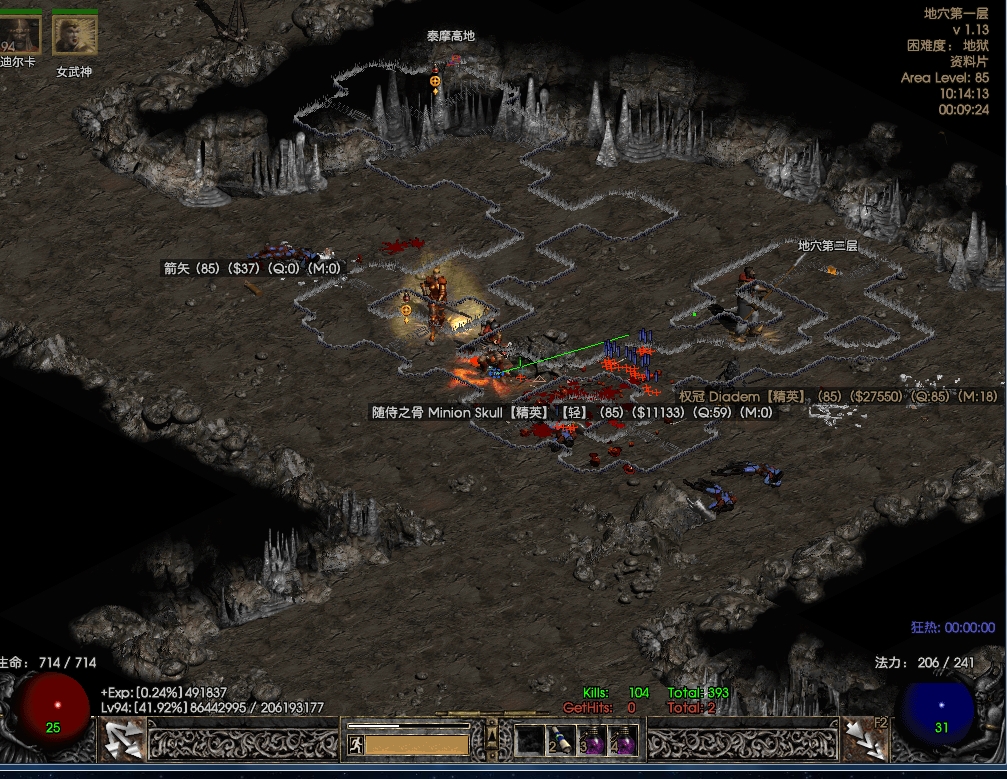Pick up the 箭矢 arrows item label

252,268
